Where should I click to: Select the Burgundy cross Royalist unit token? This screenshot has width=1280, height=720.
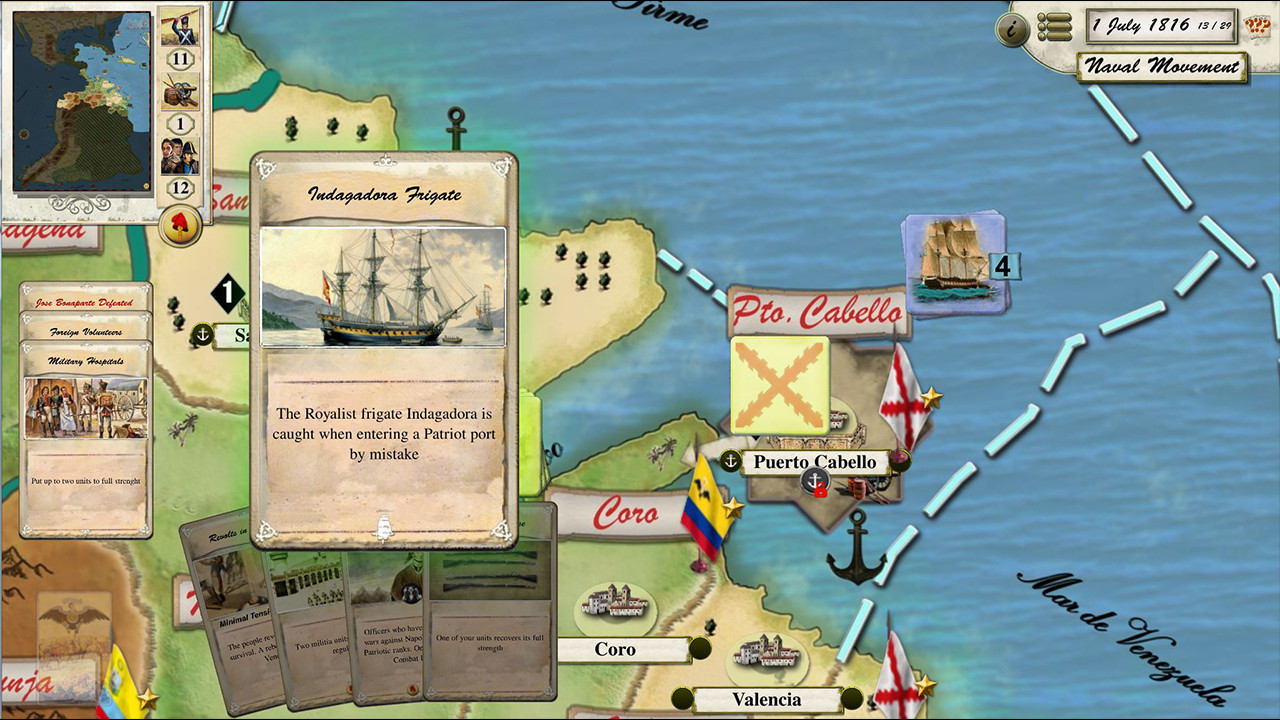780,384
